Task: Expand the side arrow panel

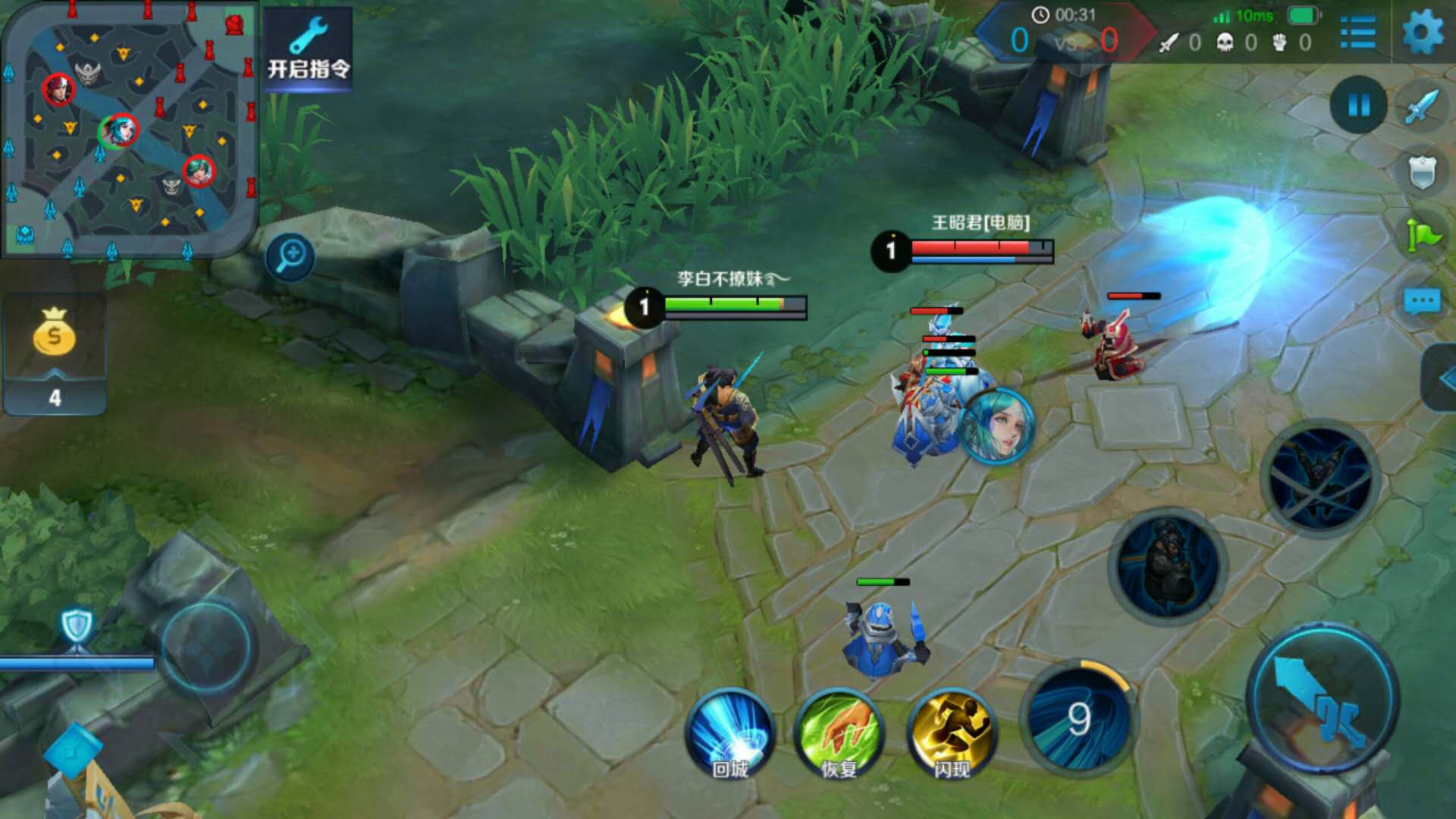Action: coord(1441,378)
